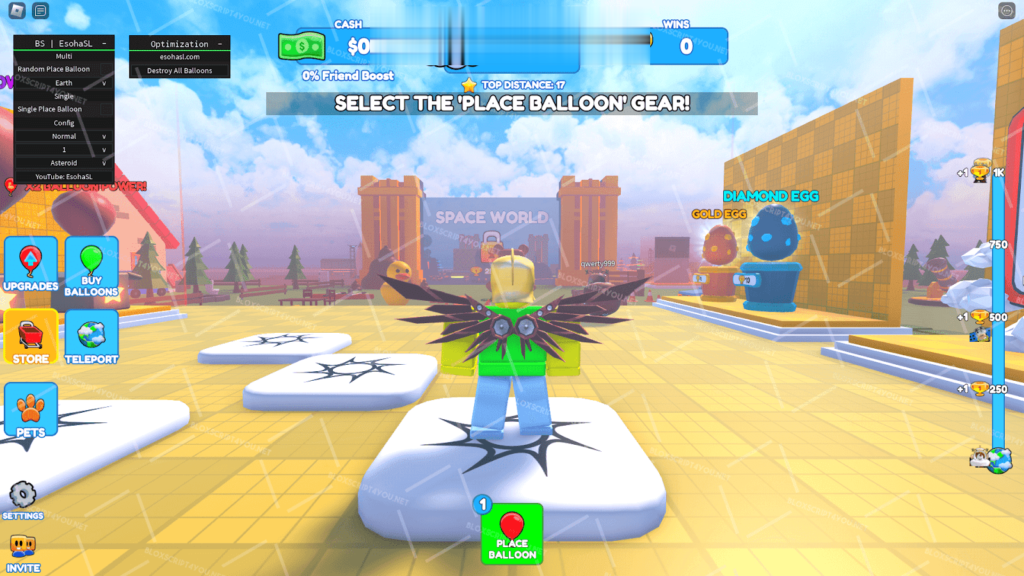Open the Roblox chat window
The width and height of the screenshot is (1024, 576).
tap(40, 11)
